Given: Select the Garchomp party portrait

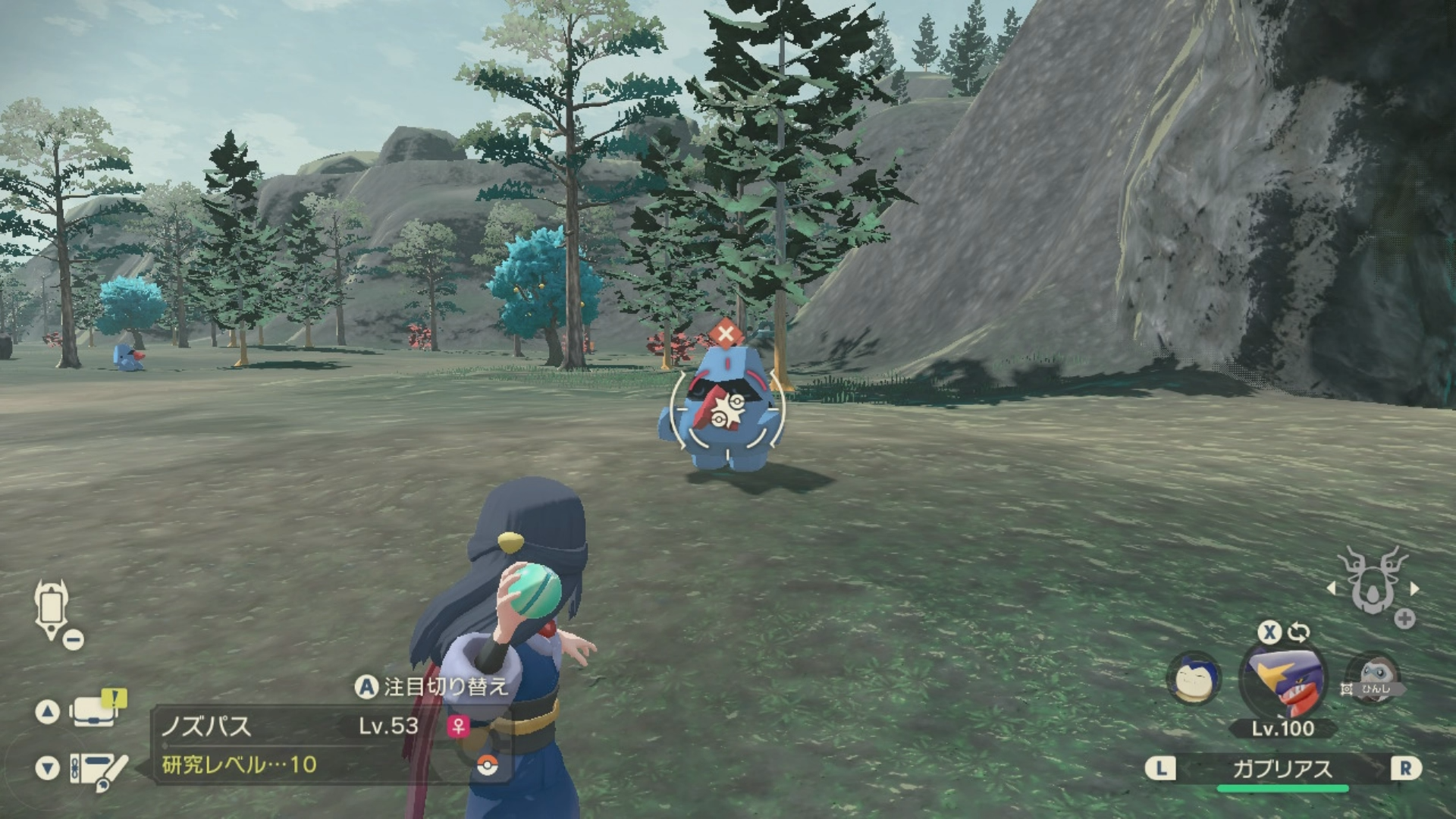Looking at the screenshot, I should tap(1282, 677).
